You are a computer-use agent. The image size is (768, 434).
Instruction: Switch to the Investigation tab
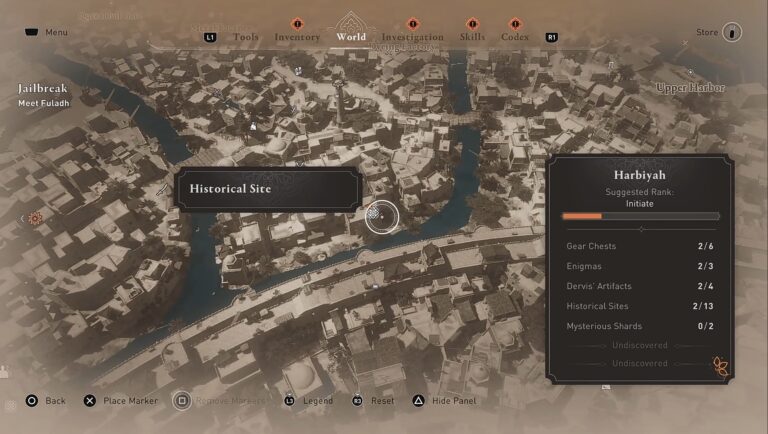[412, 37]
